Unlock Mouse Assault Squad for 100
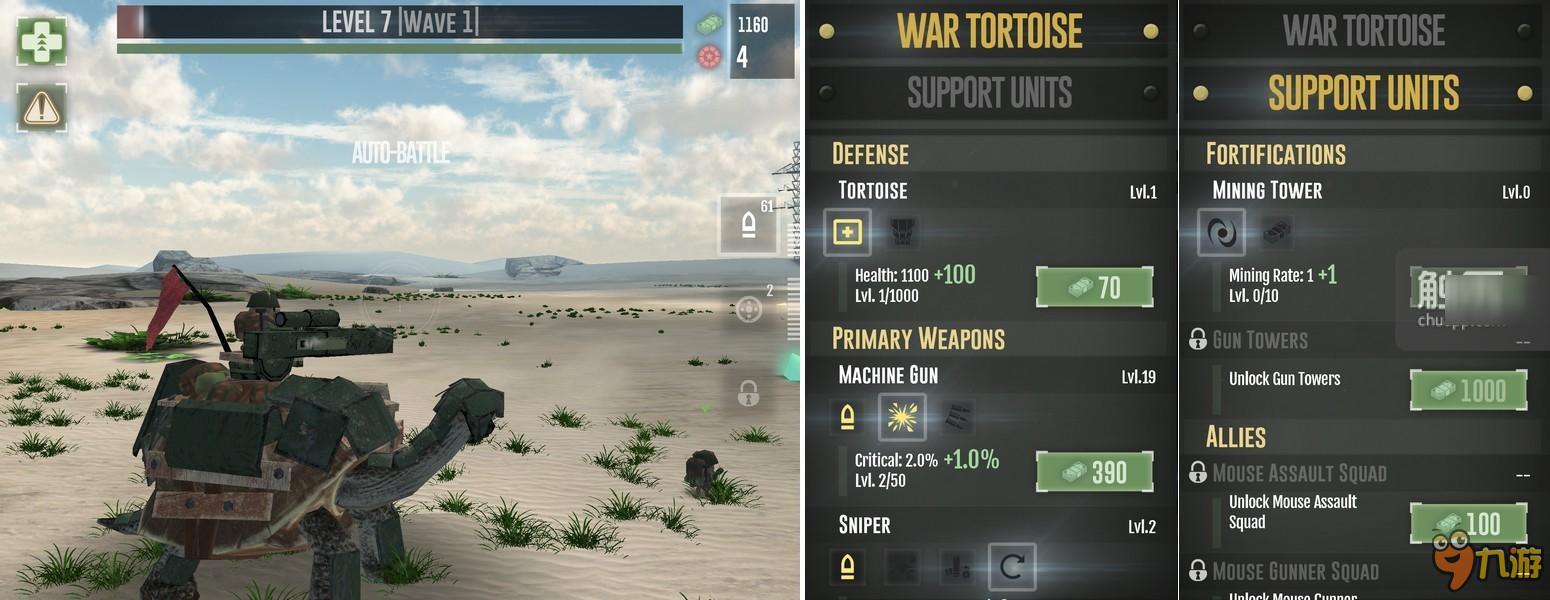1550x600 pixels. click(x=1468, y=523)
